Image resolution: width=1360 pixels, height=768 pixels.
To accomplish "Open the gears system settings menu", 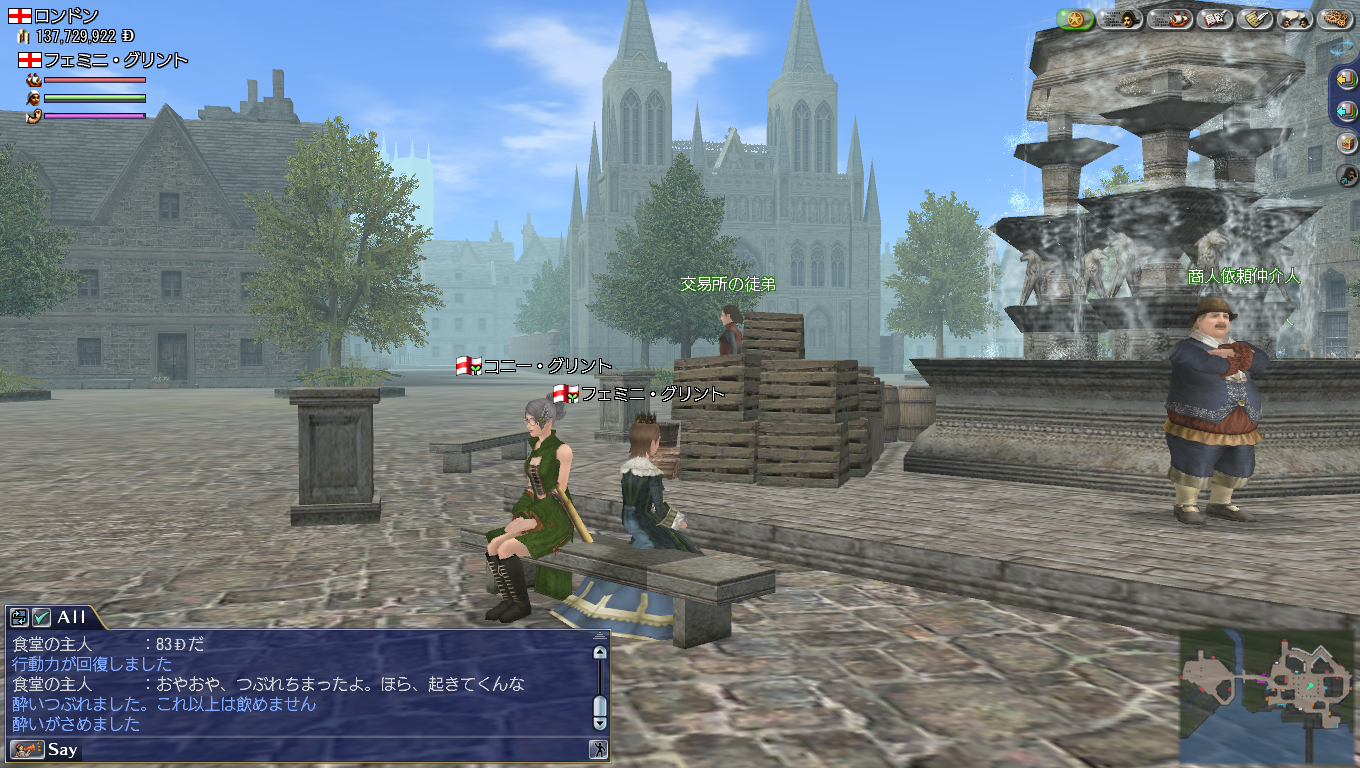I will click(1335, 19).
